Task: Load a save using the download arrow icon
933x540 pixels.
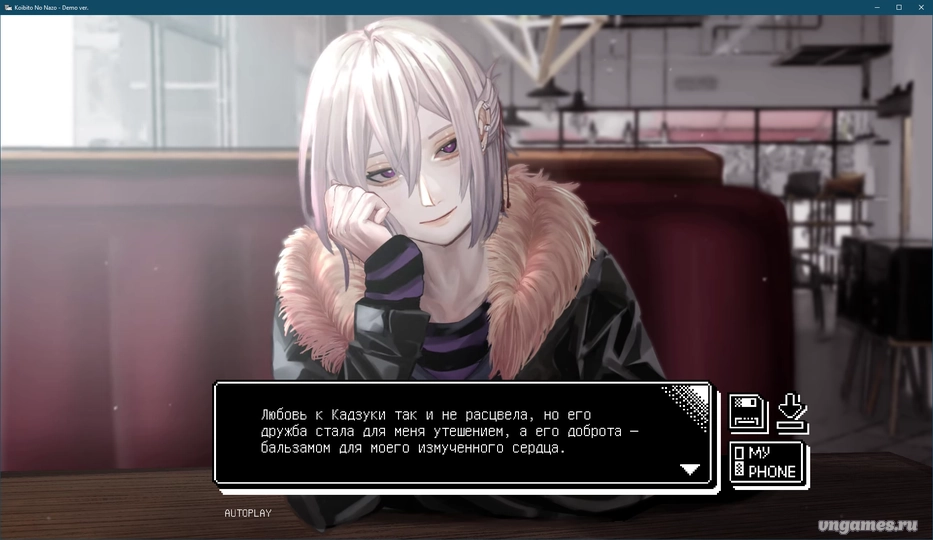Action: [792, 411]
